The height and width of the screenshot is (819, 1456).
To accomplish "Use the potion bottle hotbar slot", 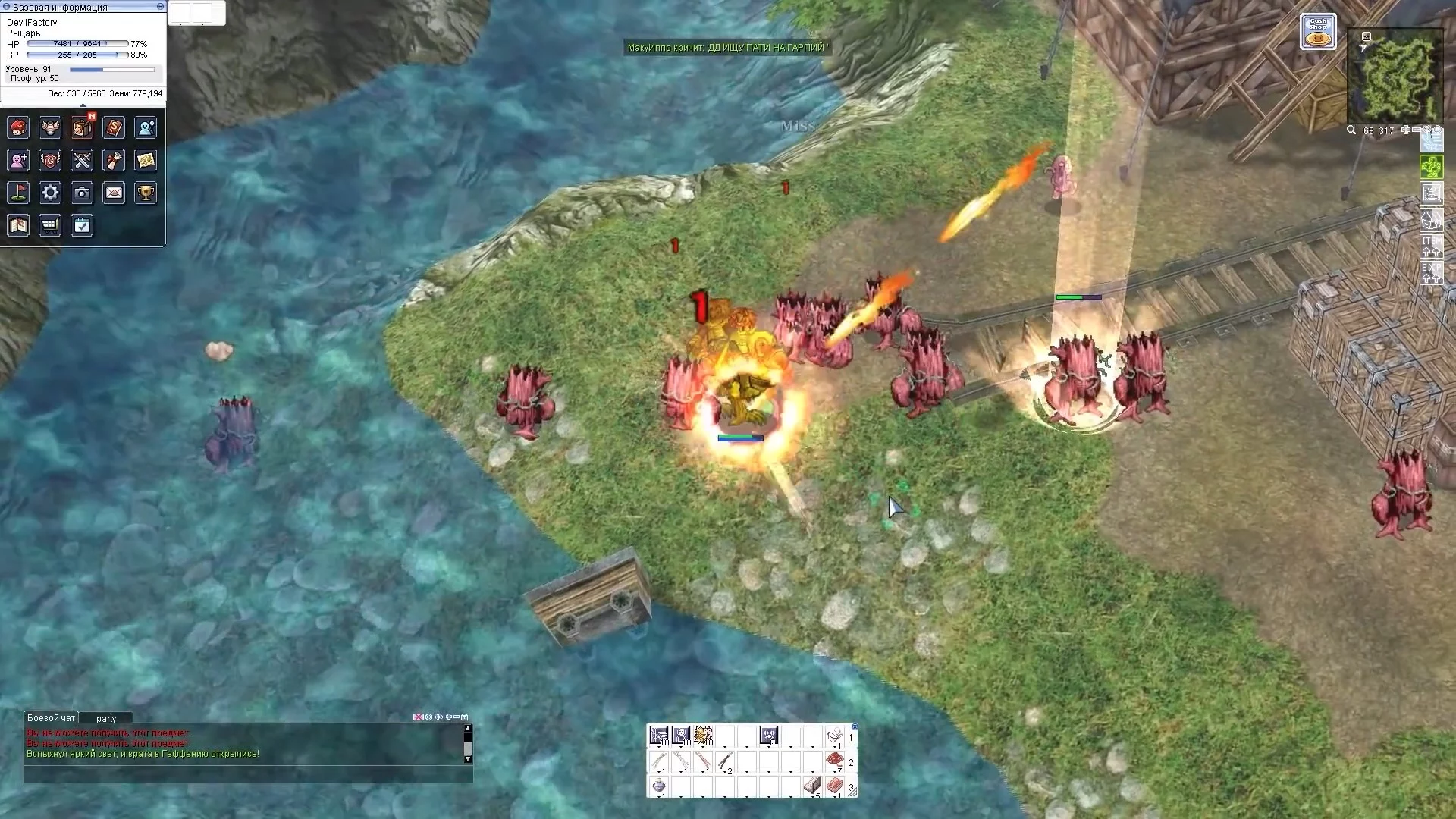I will 659,786.
